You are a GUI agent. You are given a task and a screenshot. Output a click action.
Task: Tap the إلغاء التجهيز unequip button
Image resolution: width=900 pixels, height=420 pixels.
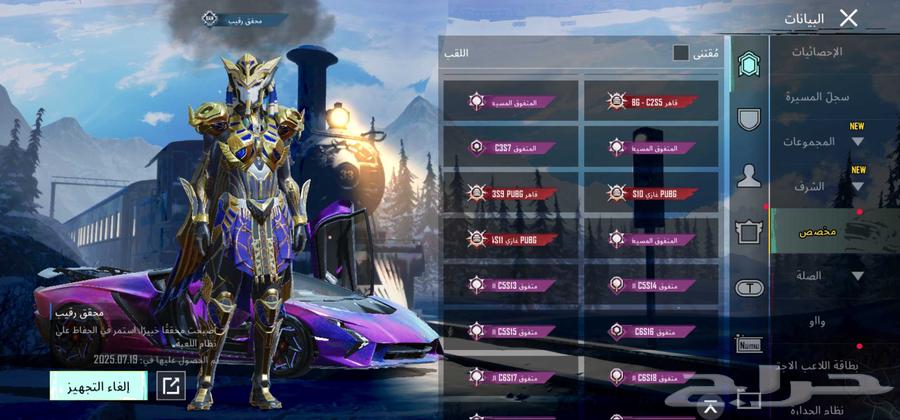coord(98,385)
